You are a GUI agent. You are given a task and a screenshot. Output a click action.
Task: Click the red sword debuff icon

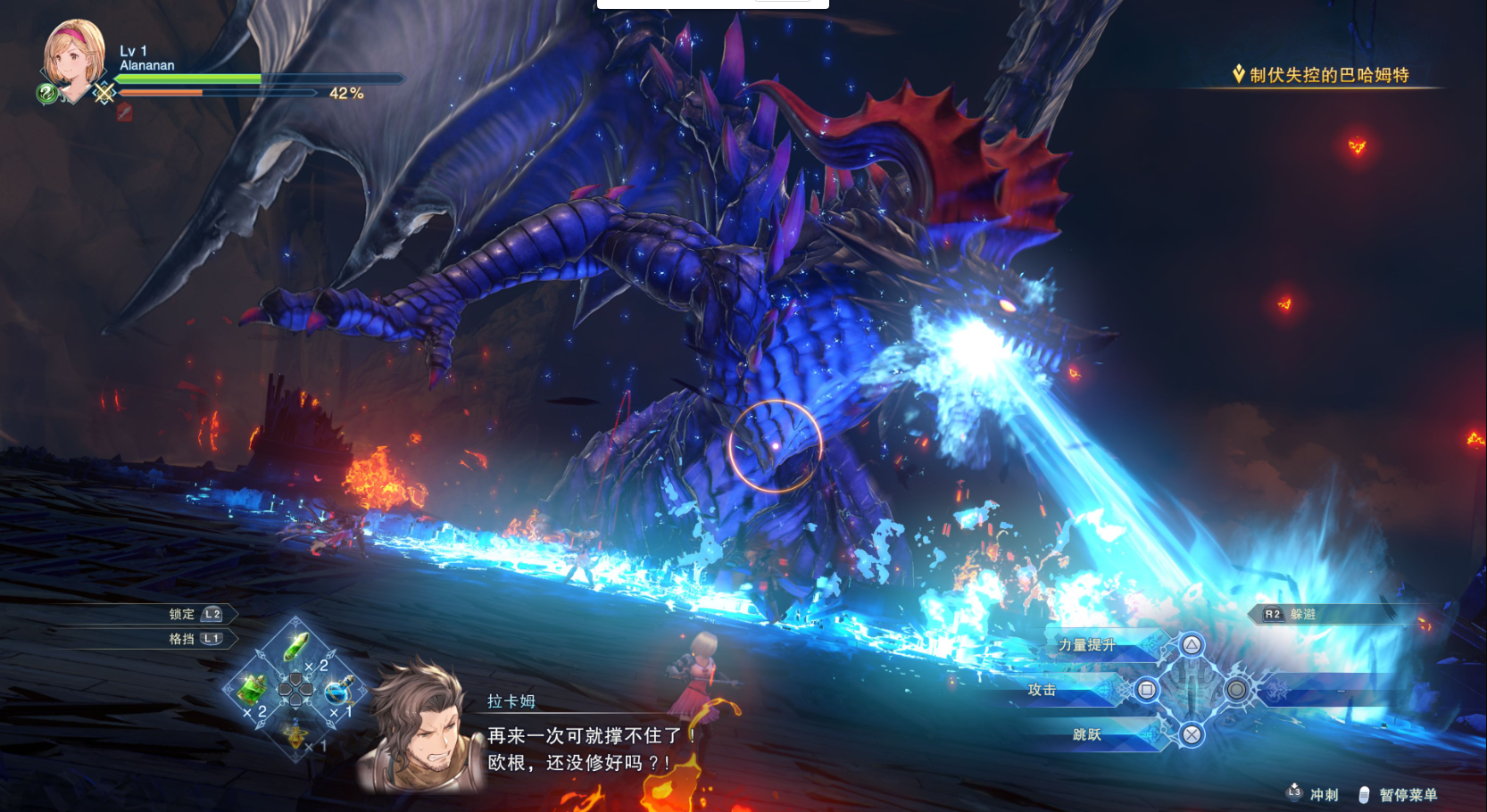click(124, 112)
